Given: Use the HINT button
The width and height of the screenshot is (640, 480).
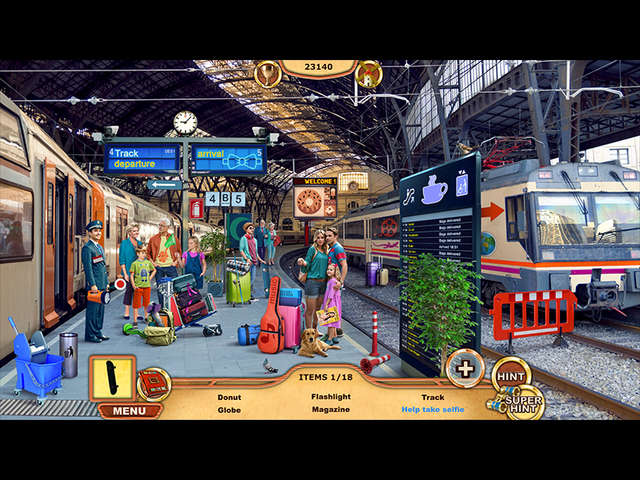Looking at the screenshot, I should click(511, 375).
